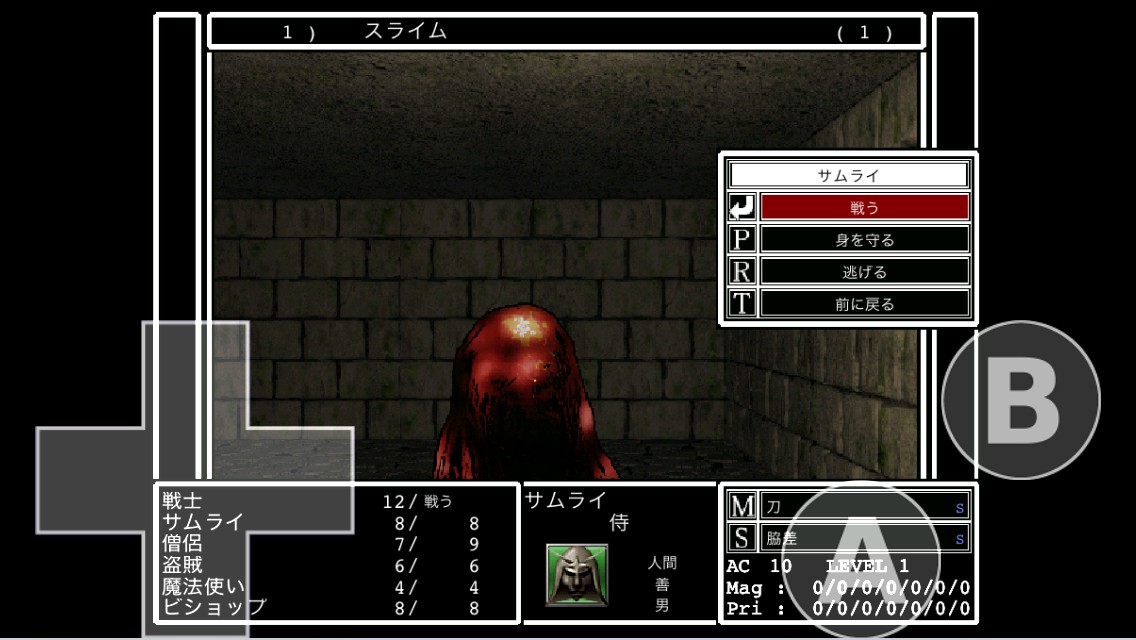The width and height of the screenshot is (1136, 640).
Task: Select the 脇差 secondary weapon slot
Action: [x=864, y=539]
